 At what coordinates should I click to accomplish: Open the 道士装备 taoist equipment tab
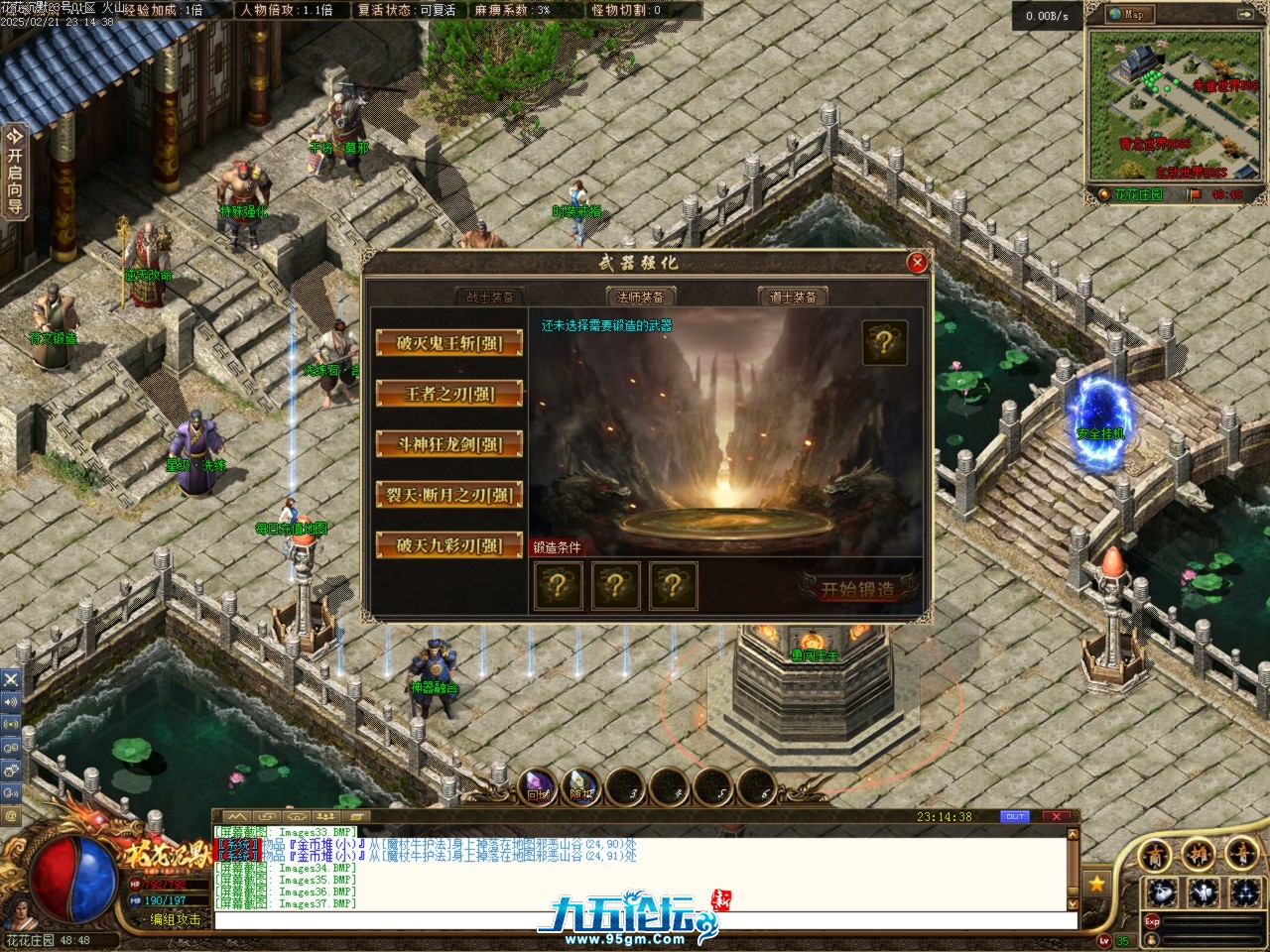pos(793,297)
